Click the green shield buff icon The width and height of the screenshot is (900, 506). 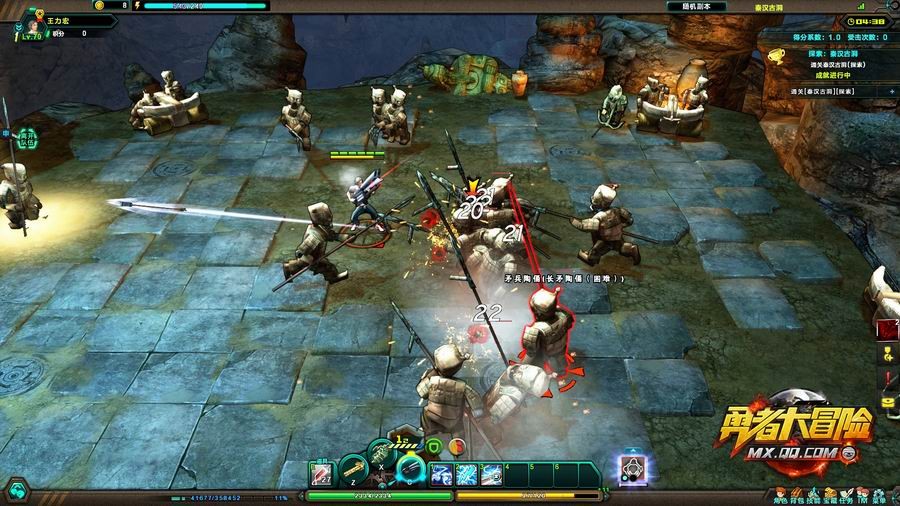tap(435, 447)
